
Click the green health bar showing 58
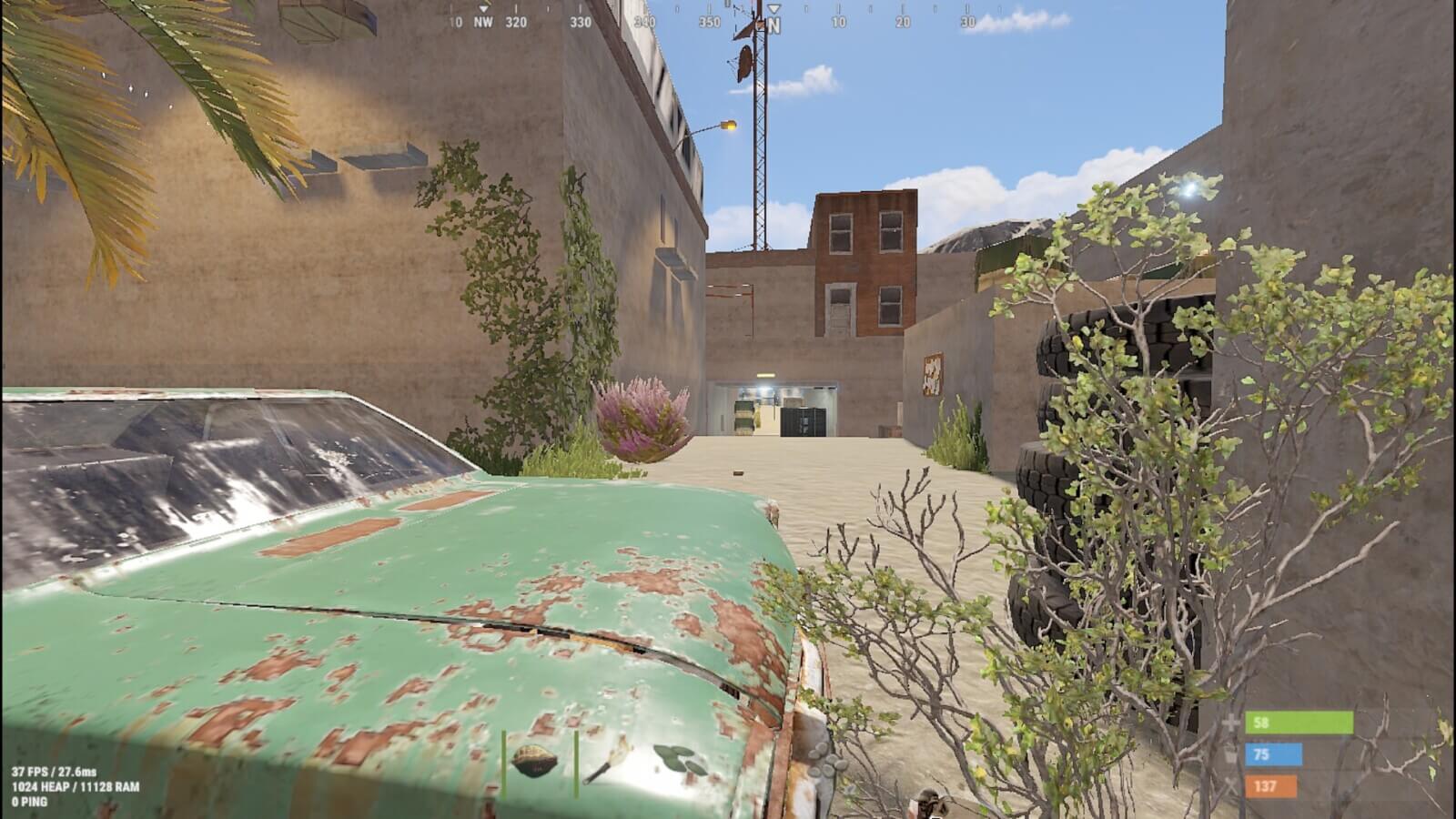click(1301, 725)
